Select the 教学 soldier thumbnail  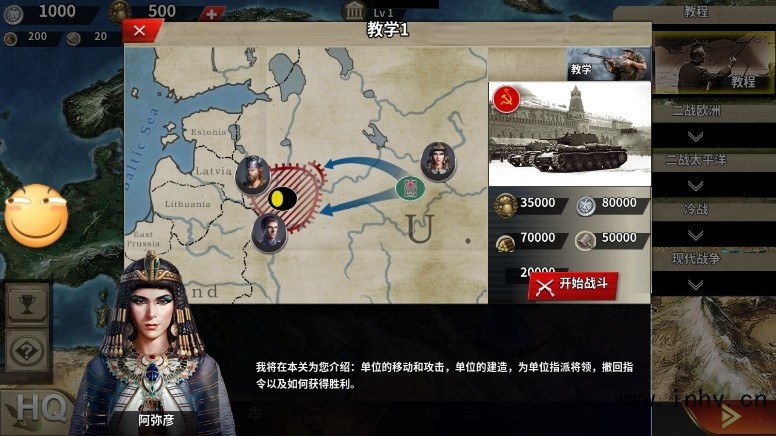(x=608, y=64)
